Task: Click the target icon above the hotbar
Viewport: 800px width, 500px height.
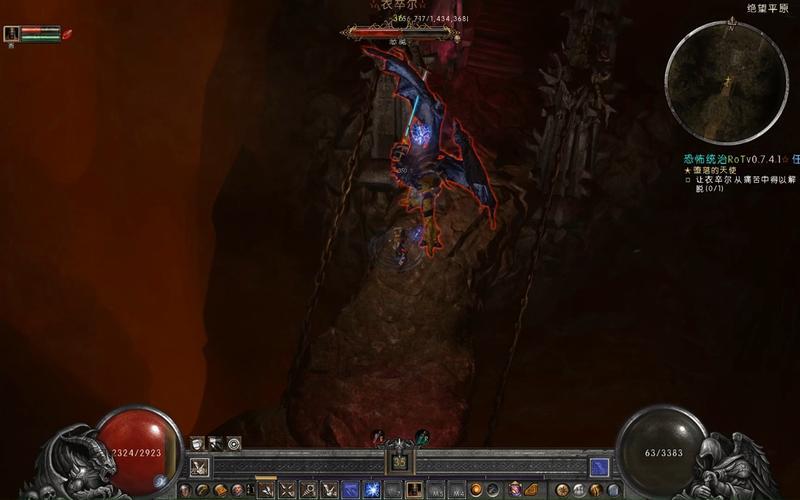Action: click(234, 443)
